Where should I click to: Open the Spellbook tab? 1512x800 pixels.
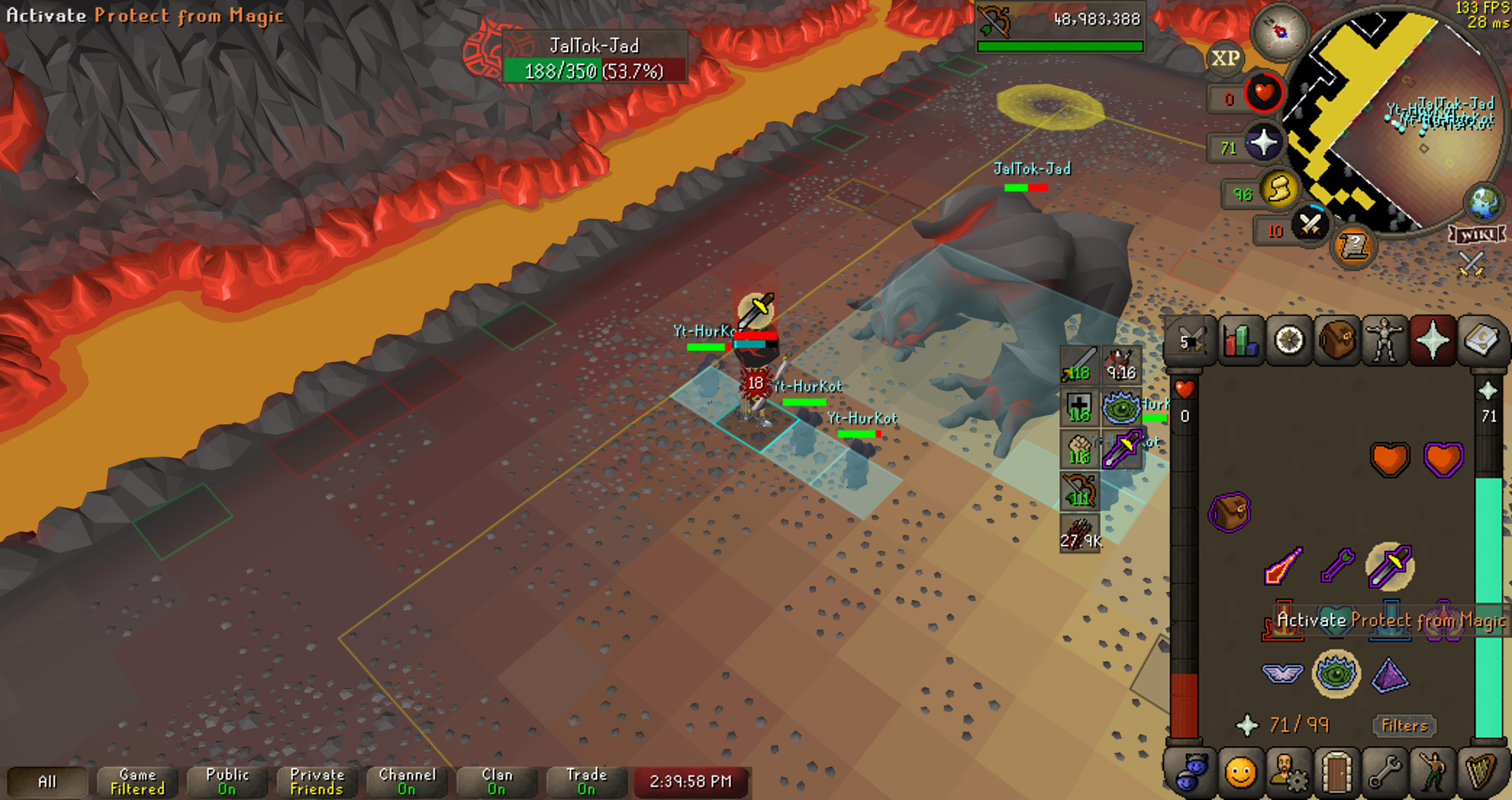click(1481, 341)
